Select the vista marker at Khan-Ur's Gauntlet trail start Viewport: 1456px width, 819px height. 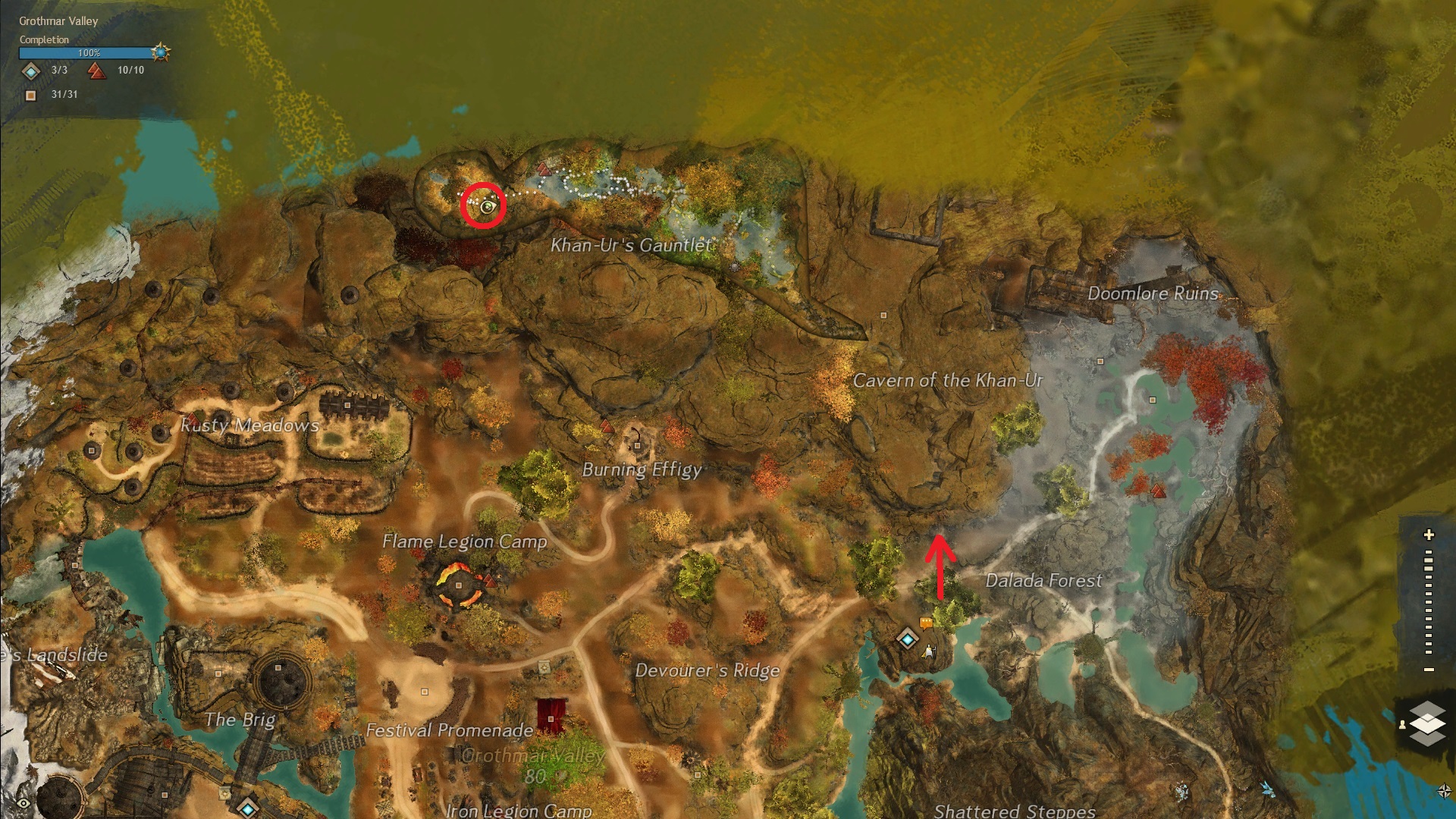[x=543, y=168]
